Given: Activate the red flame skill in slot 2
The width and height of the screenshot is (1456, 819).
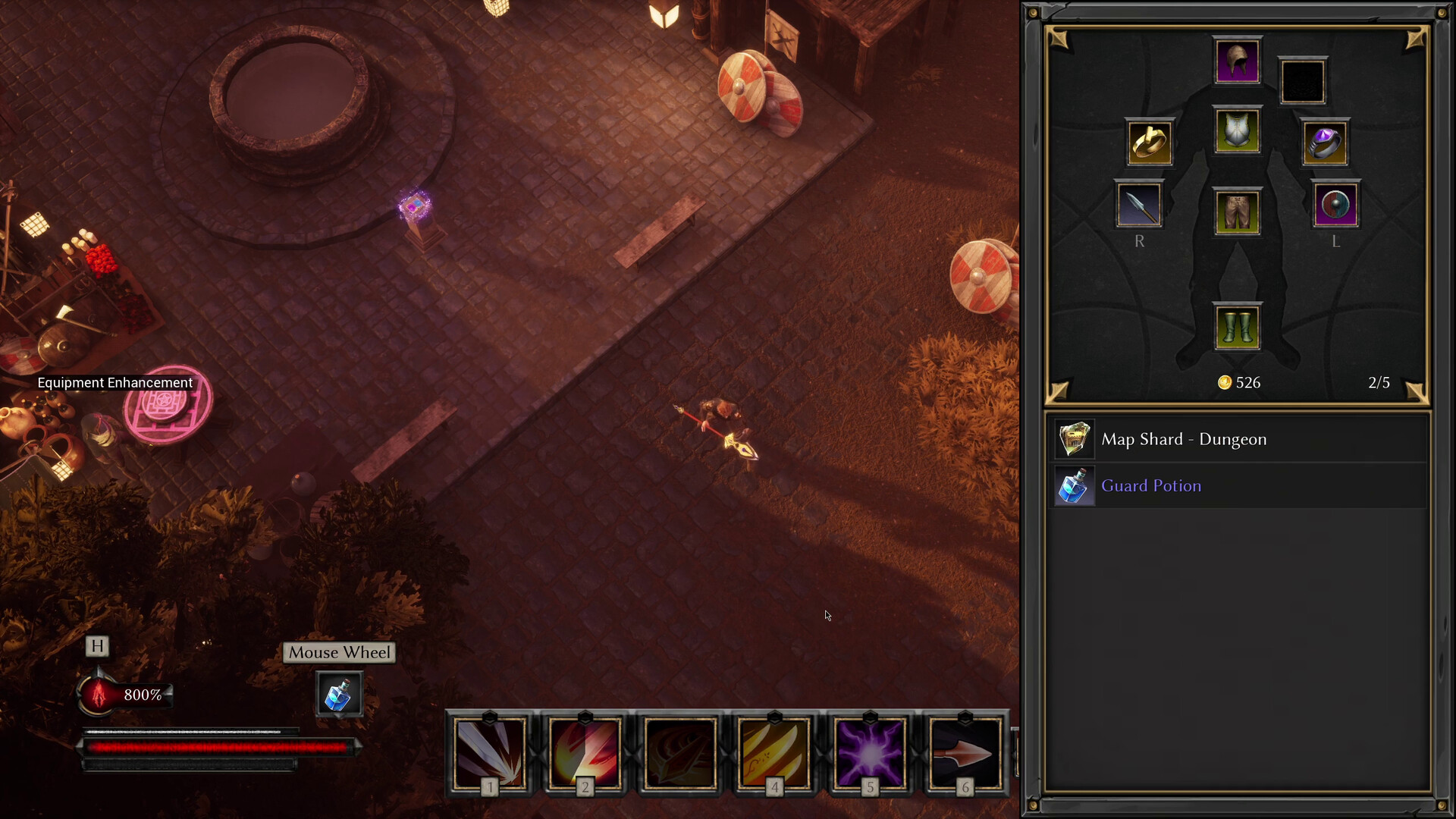Looking at the screenshot, I should (x=585, y=752).
